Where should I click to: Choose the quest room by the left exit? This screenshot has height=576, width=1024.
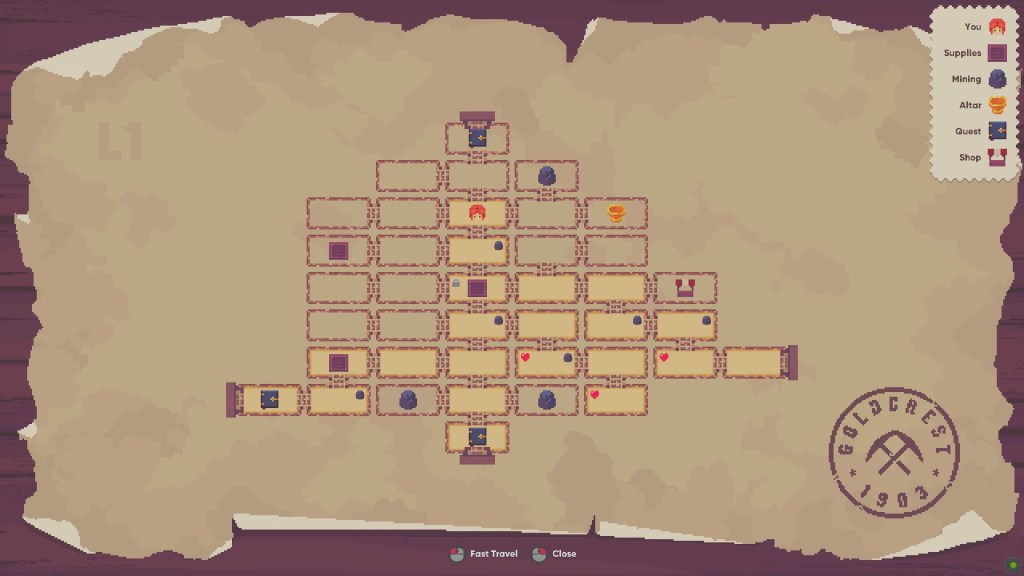[x=269, y=399]
